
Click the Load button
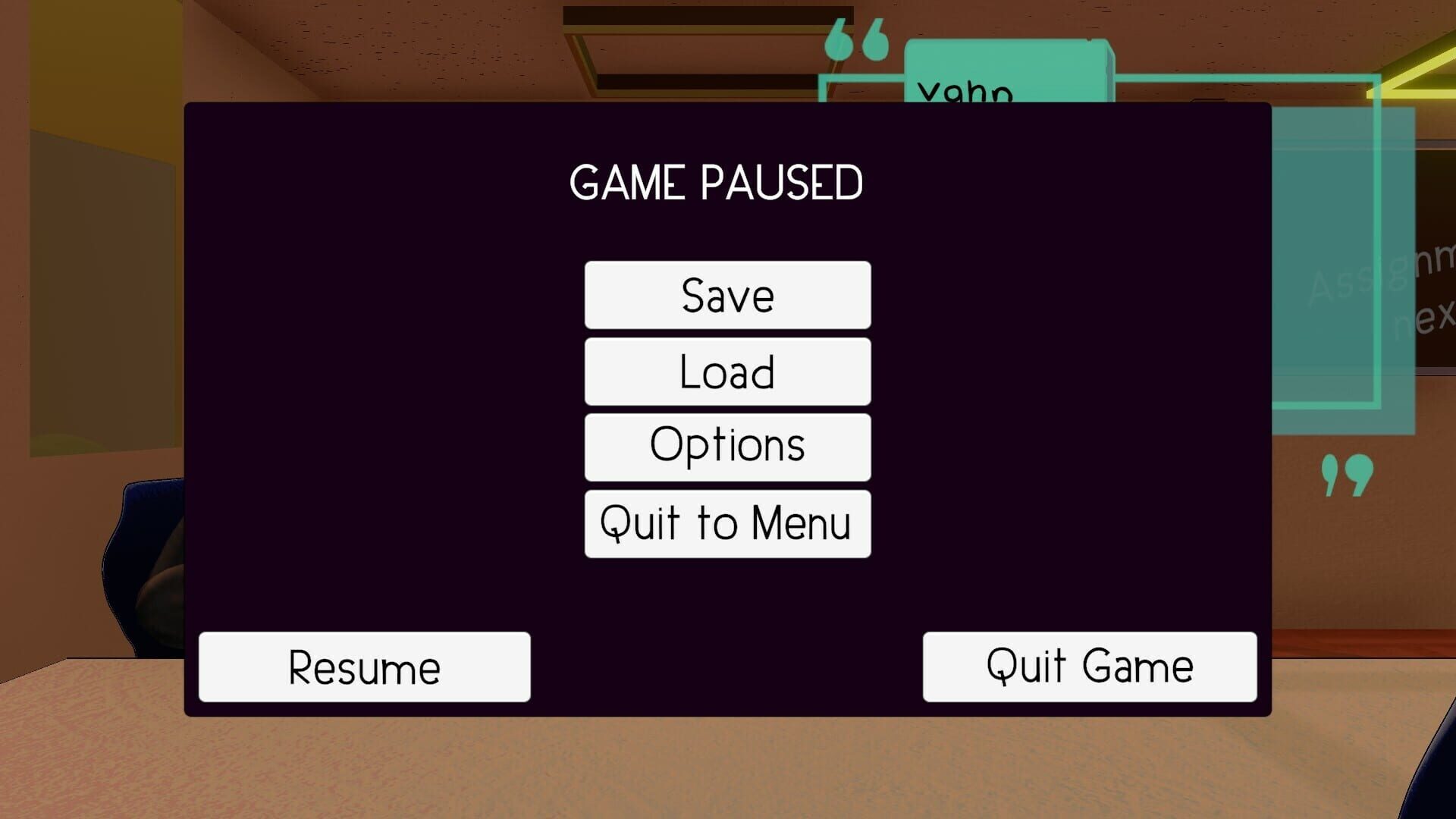point(726,371)
